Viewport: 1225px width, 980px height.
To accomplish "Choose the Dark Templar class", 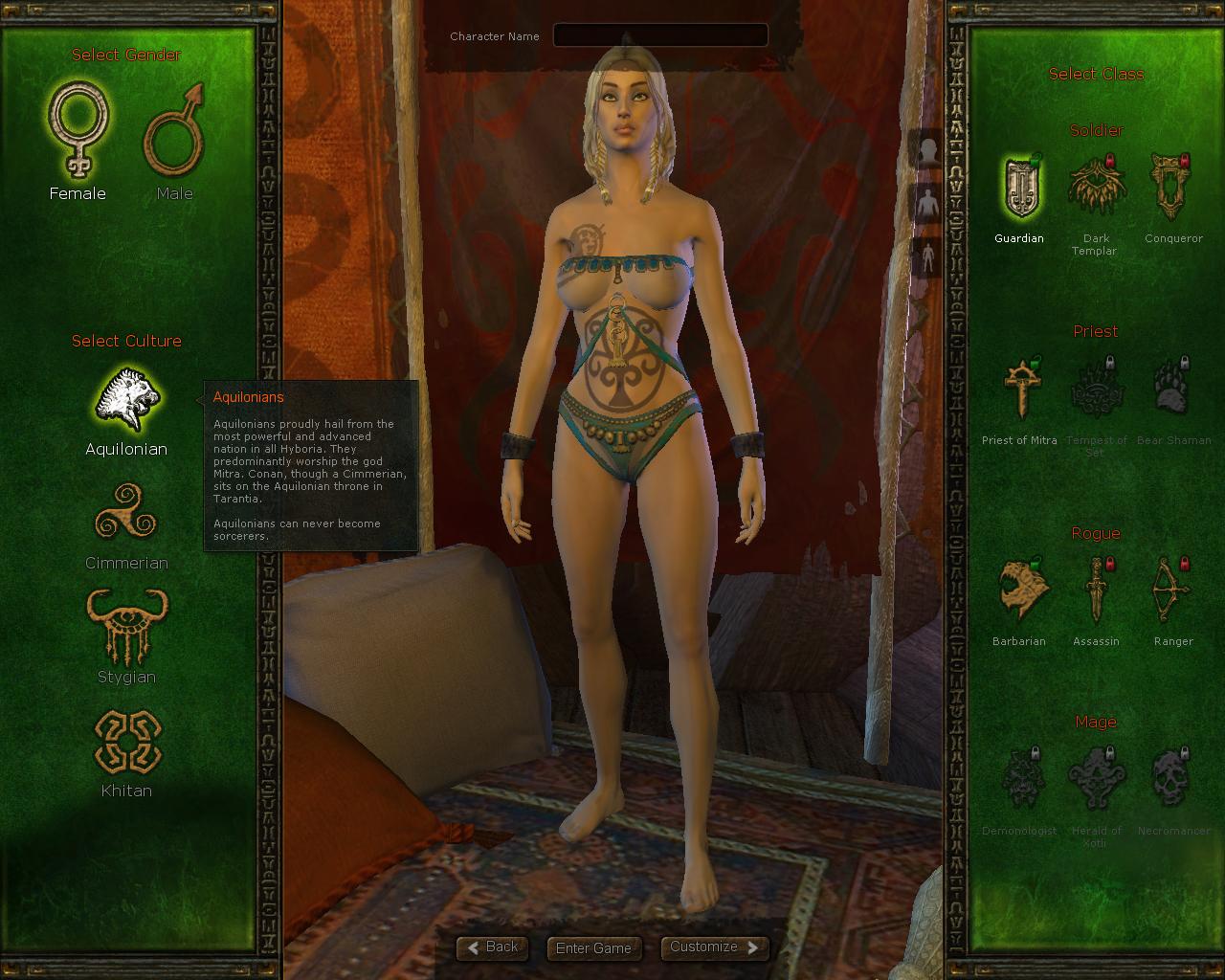I will tap(1096, 188).
